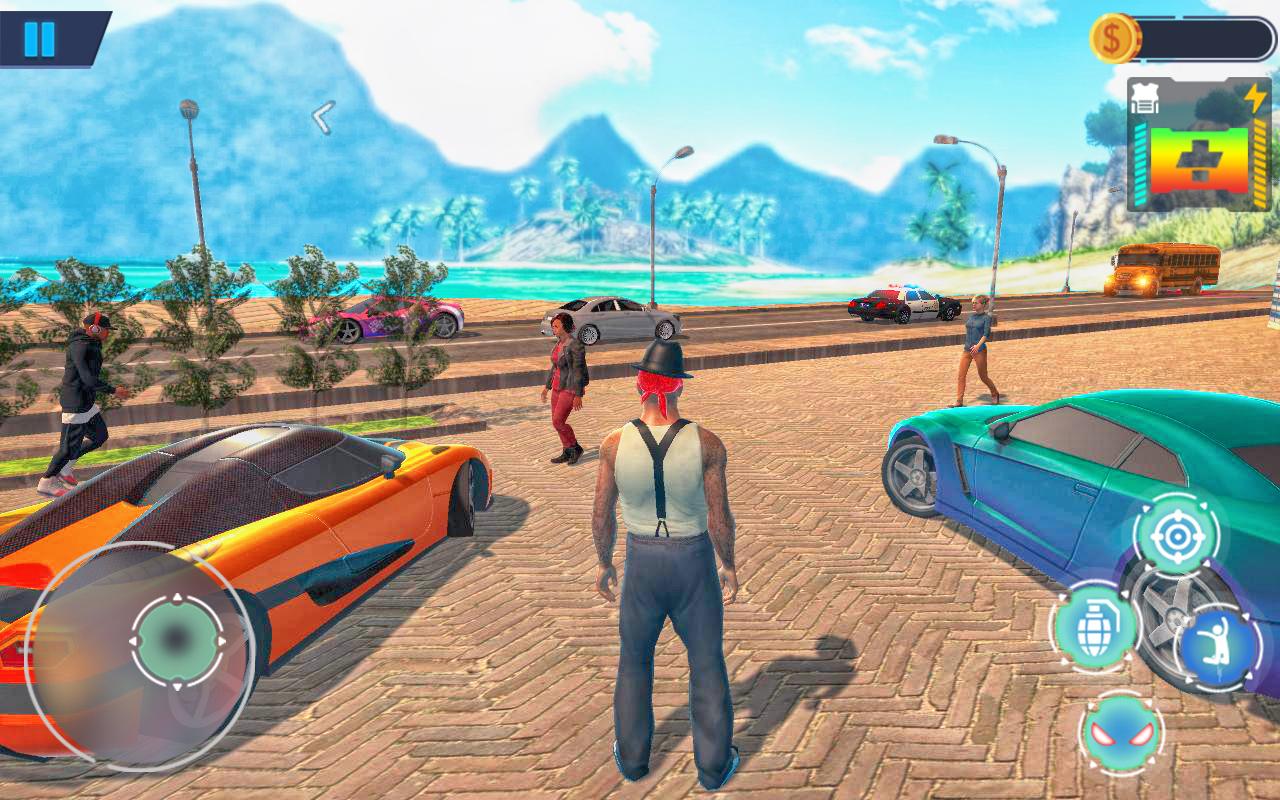
Task: Open the minimap panel
Action: pyautogui.click(x=1199, y=146)
